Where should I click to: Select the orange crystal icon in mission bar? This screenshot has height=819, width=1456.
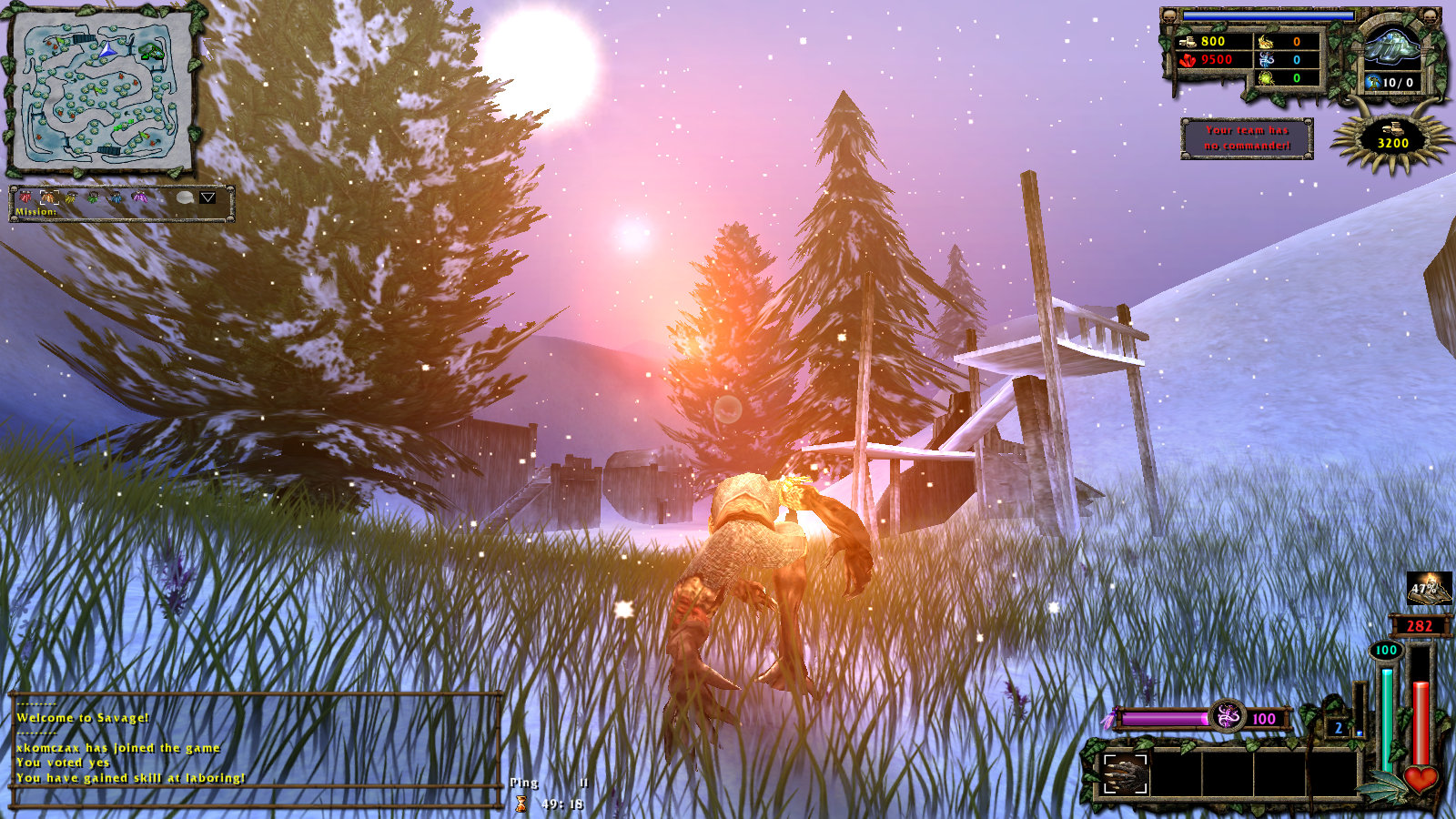48,197
